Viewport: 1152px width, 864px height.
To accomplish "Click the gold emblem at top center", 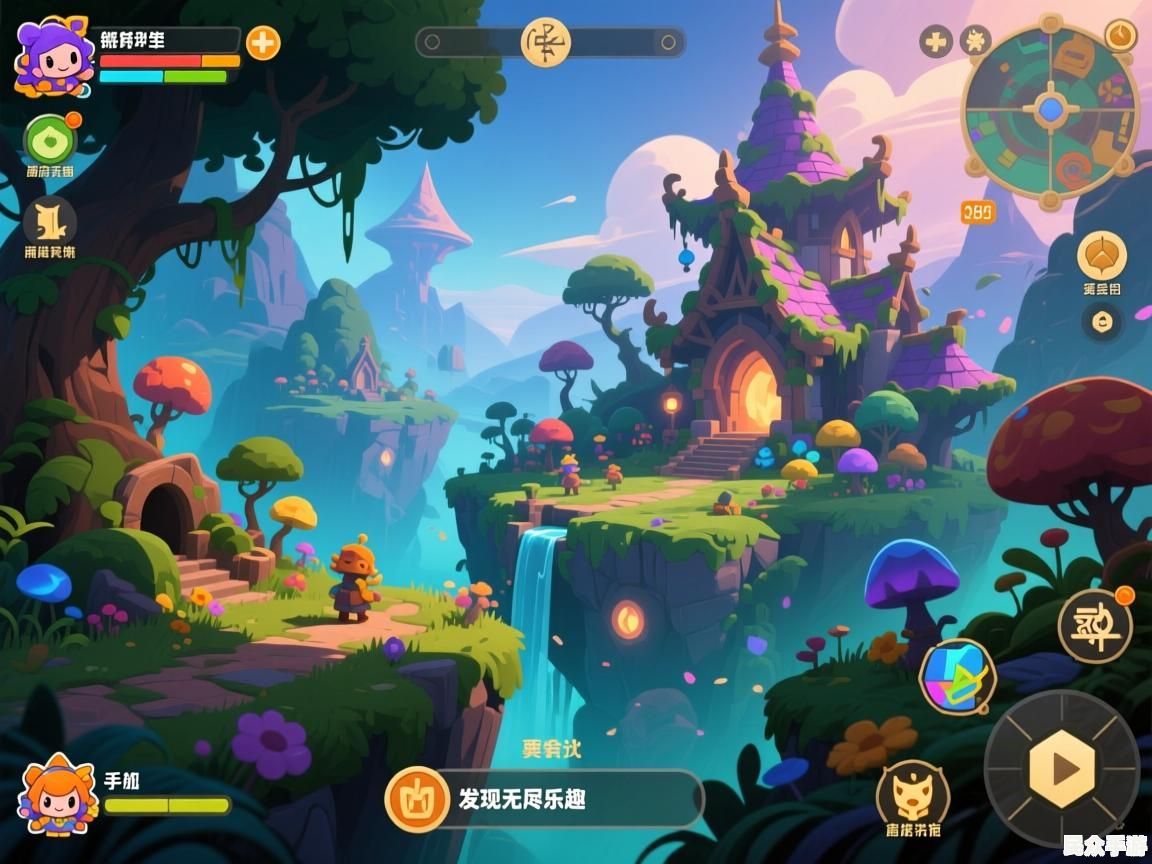I will [x=545, y=42].
